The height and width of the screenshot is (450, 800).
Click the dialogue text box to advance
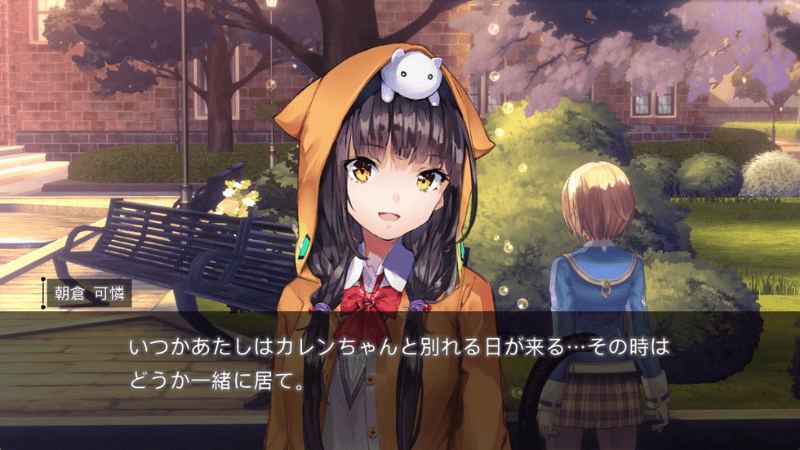400,366
